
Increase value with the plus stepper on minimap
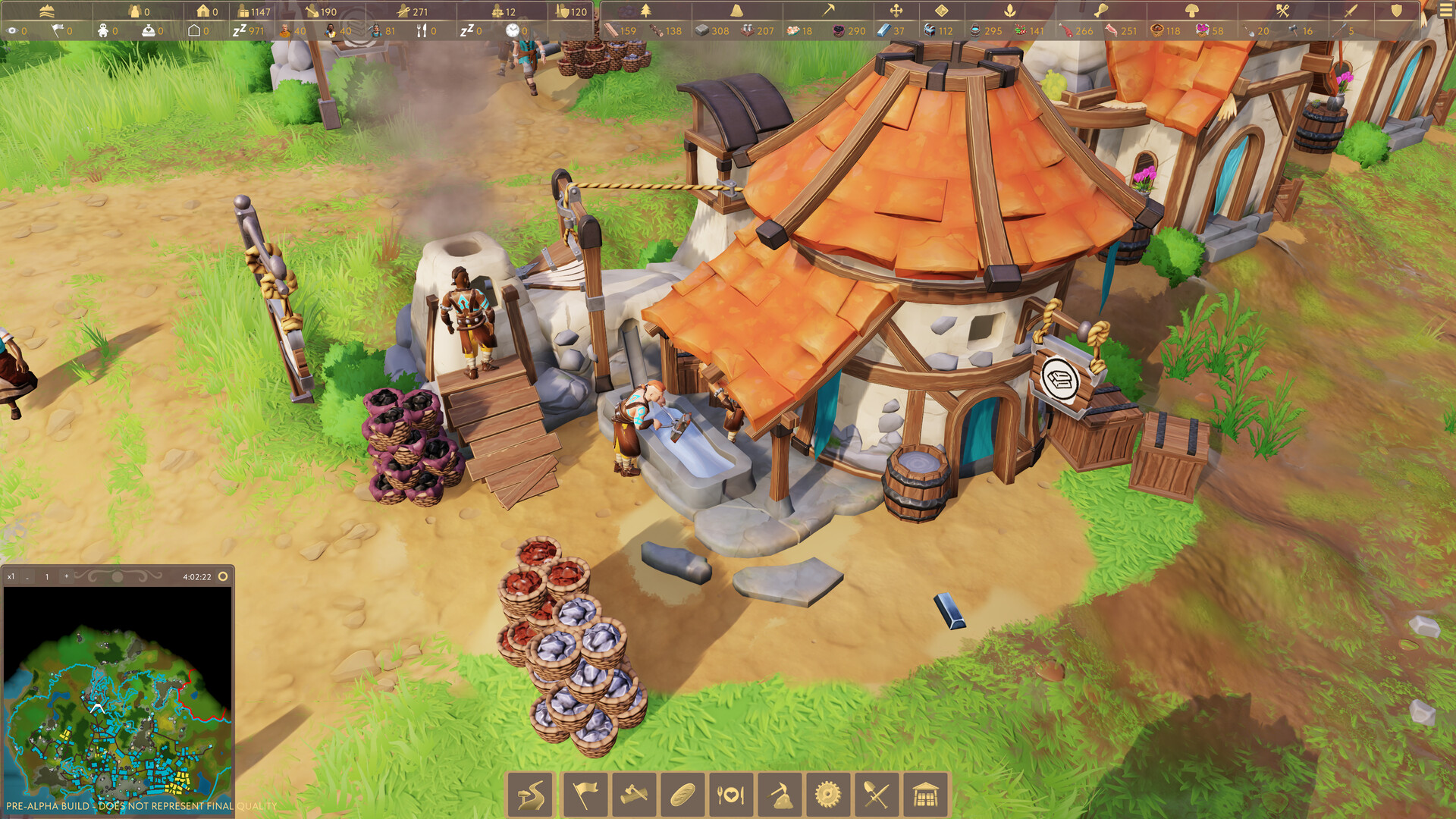tap(67, 576)
